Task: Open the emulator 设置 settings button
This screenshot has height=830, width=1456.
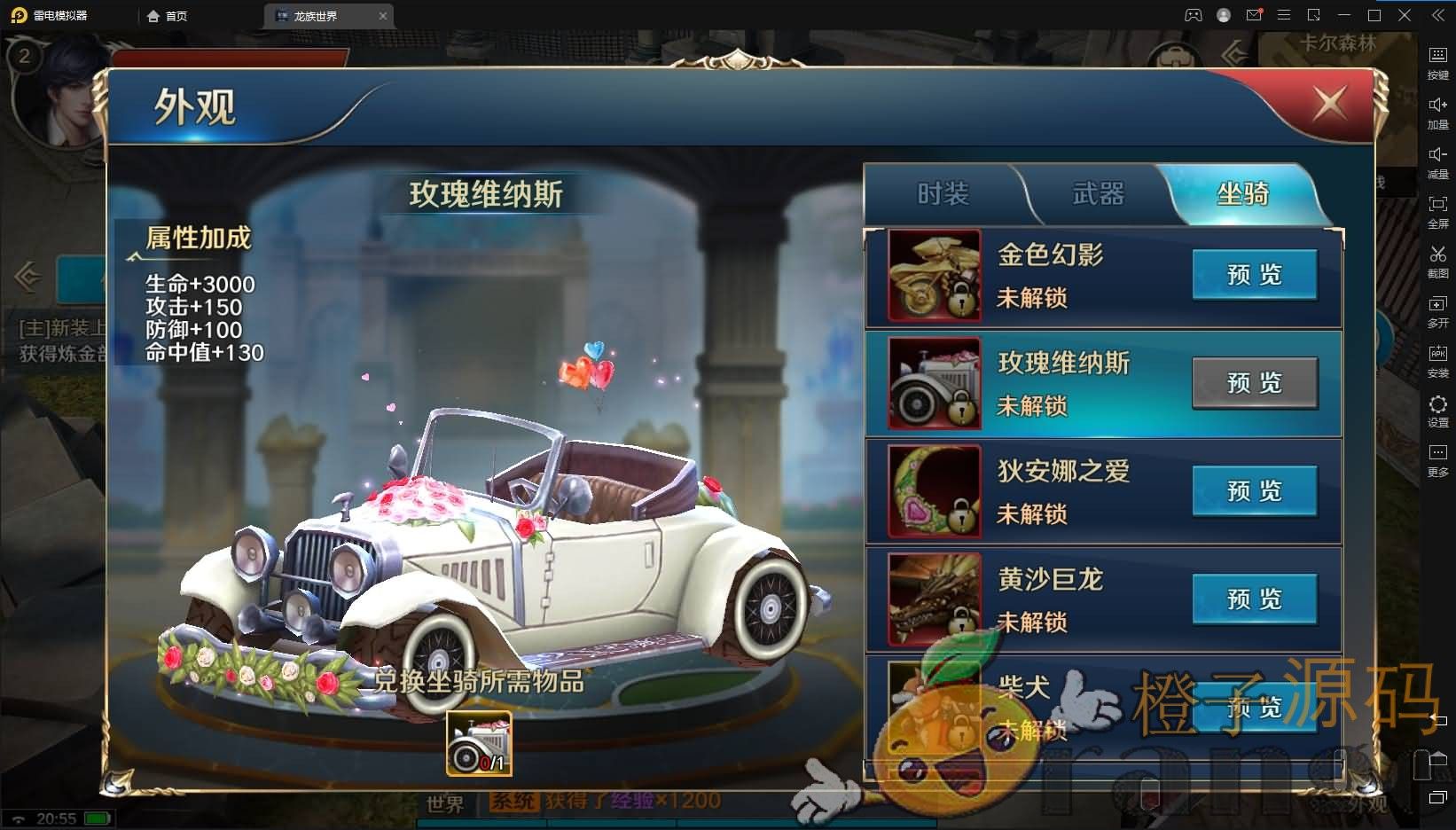Action: click(x=1437, y=411)
